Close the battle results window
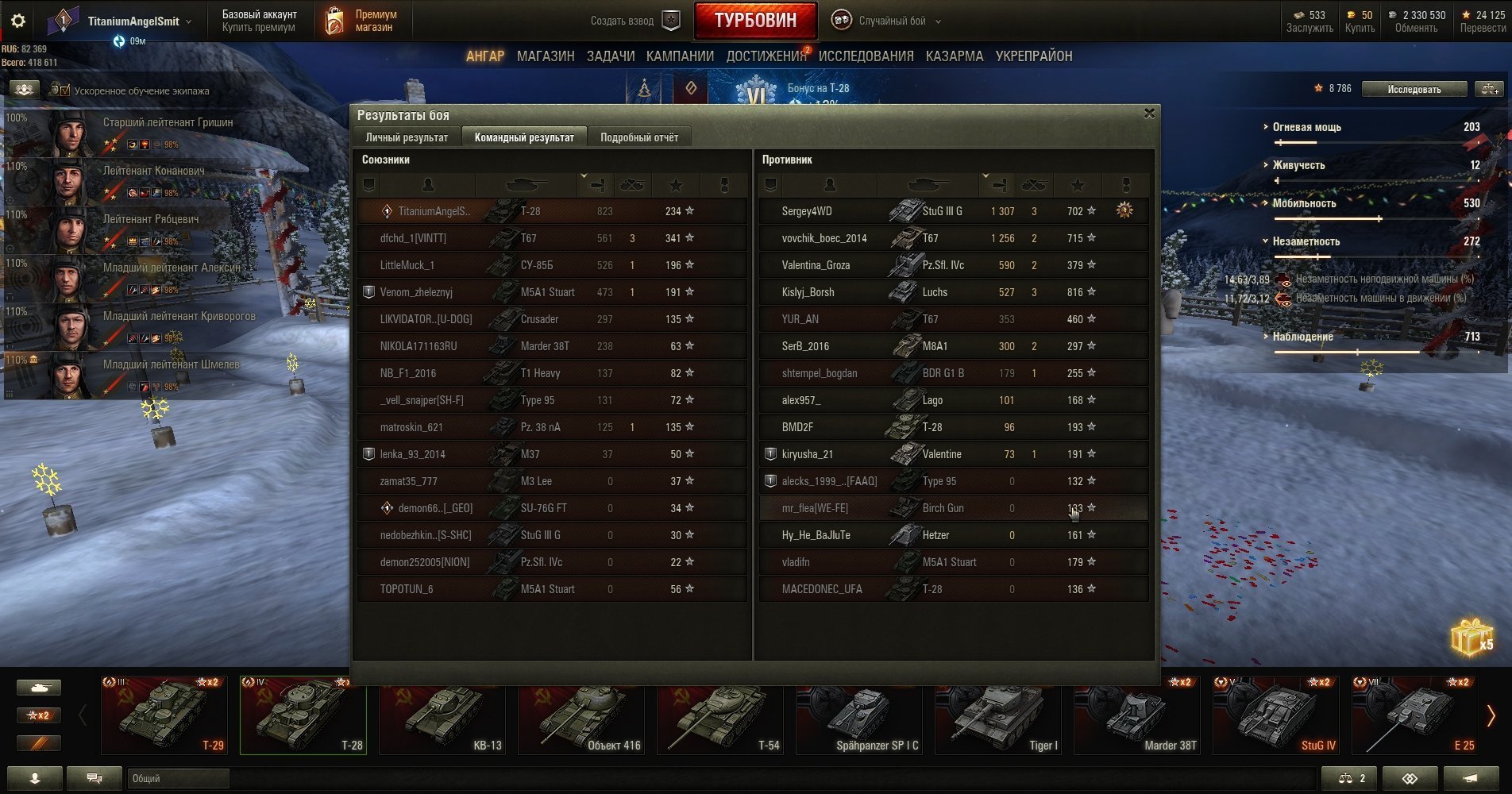The width and height of the screenshot is (1512, 794). click(1148, 114)
